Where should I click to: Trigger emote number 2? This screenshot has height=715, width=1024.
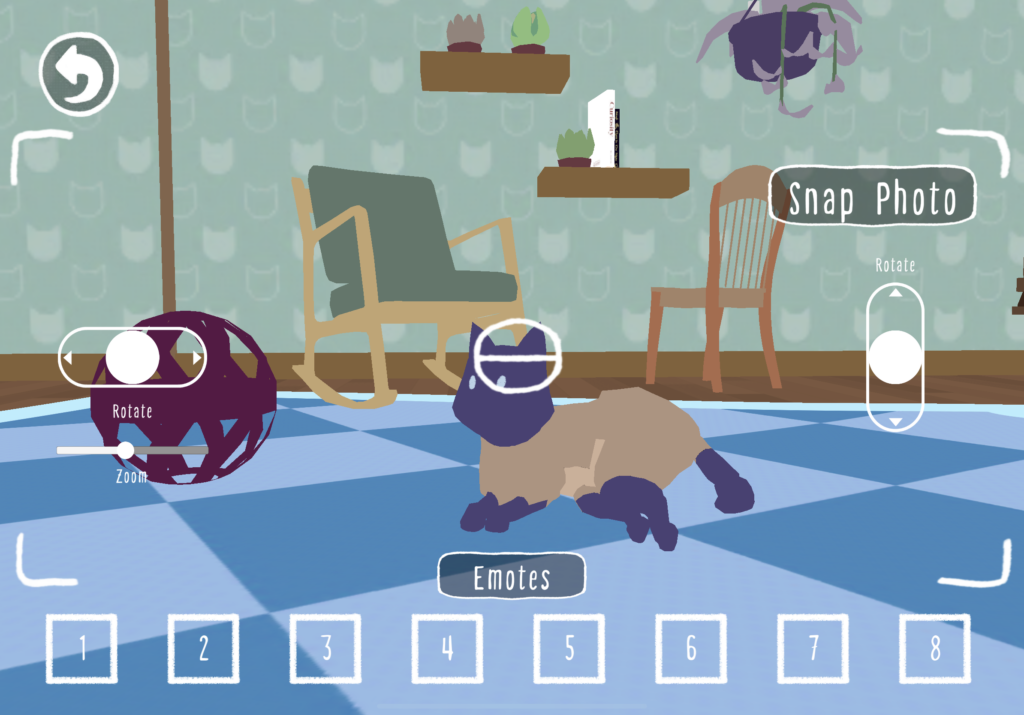[204, 649]
